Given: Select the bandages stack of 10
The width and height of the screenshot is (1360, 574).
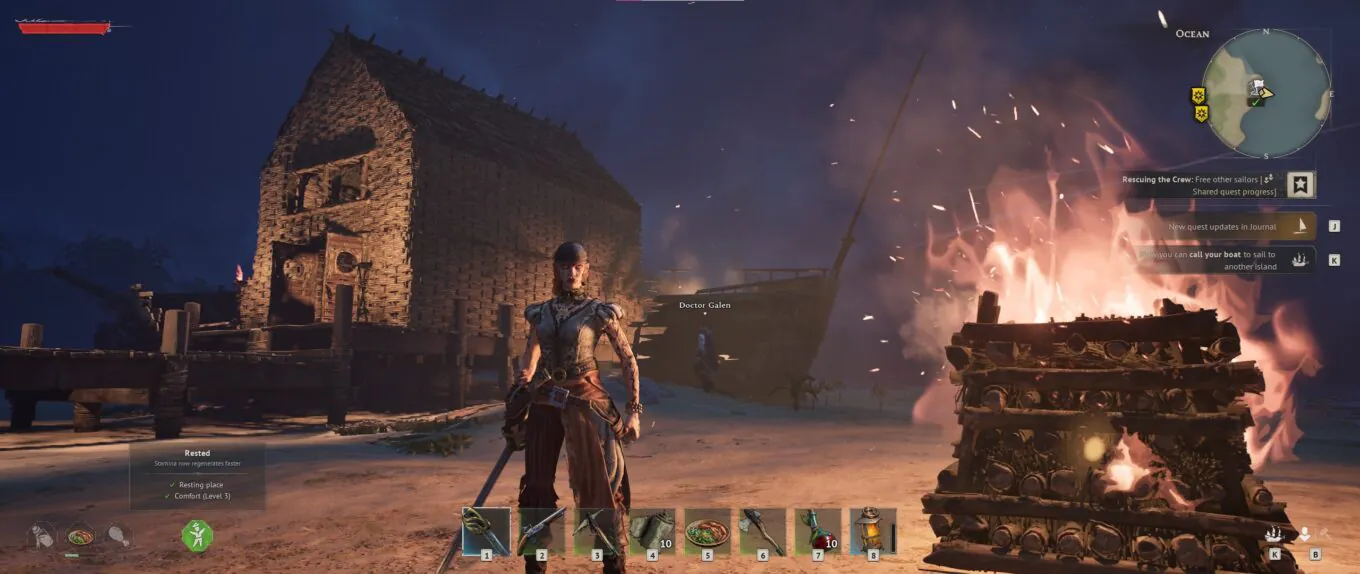Looking at the screenshot, I should pos(652,531).
